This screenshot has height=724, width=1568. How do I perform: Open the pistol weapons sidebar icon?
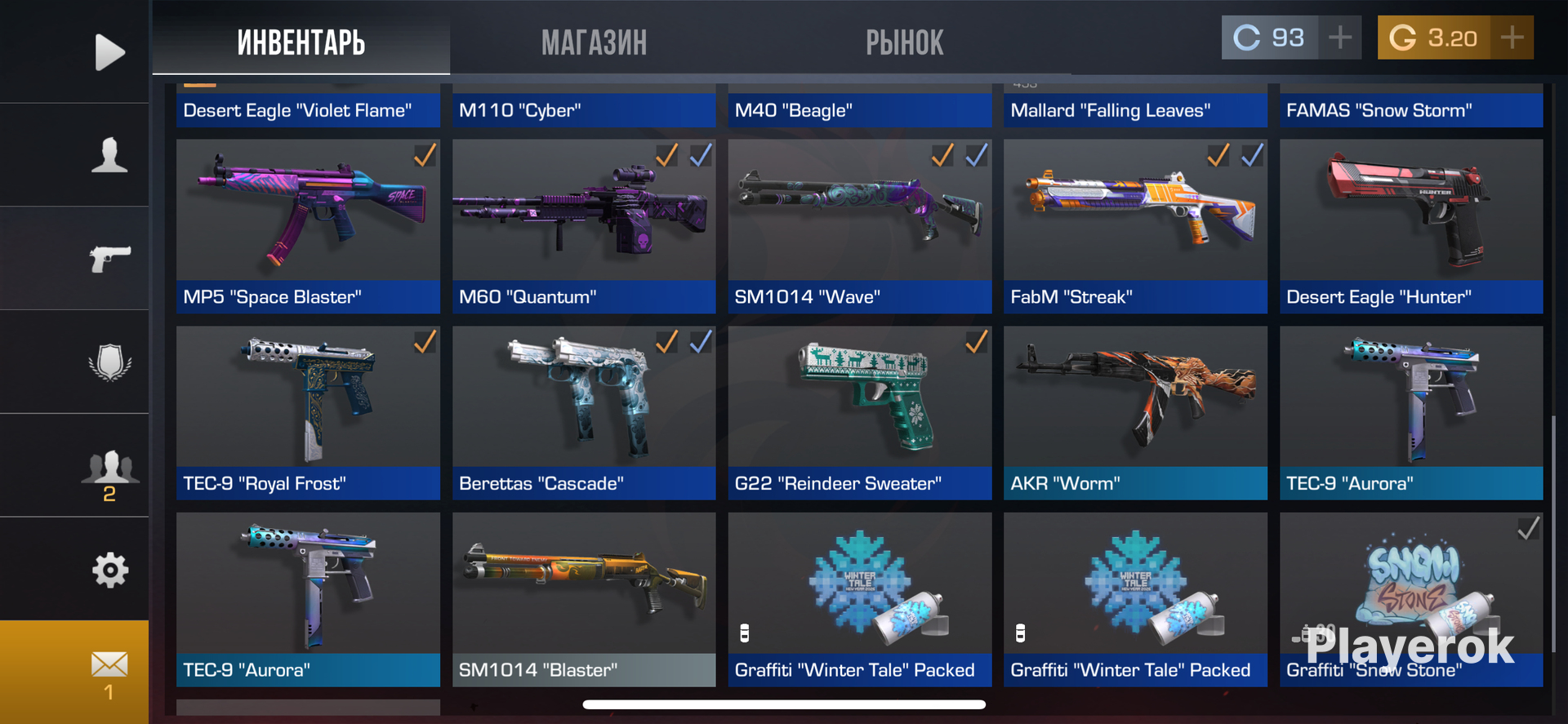[x=109, y=259]
